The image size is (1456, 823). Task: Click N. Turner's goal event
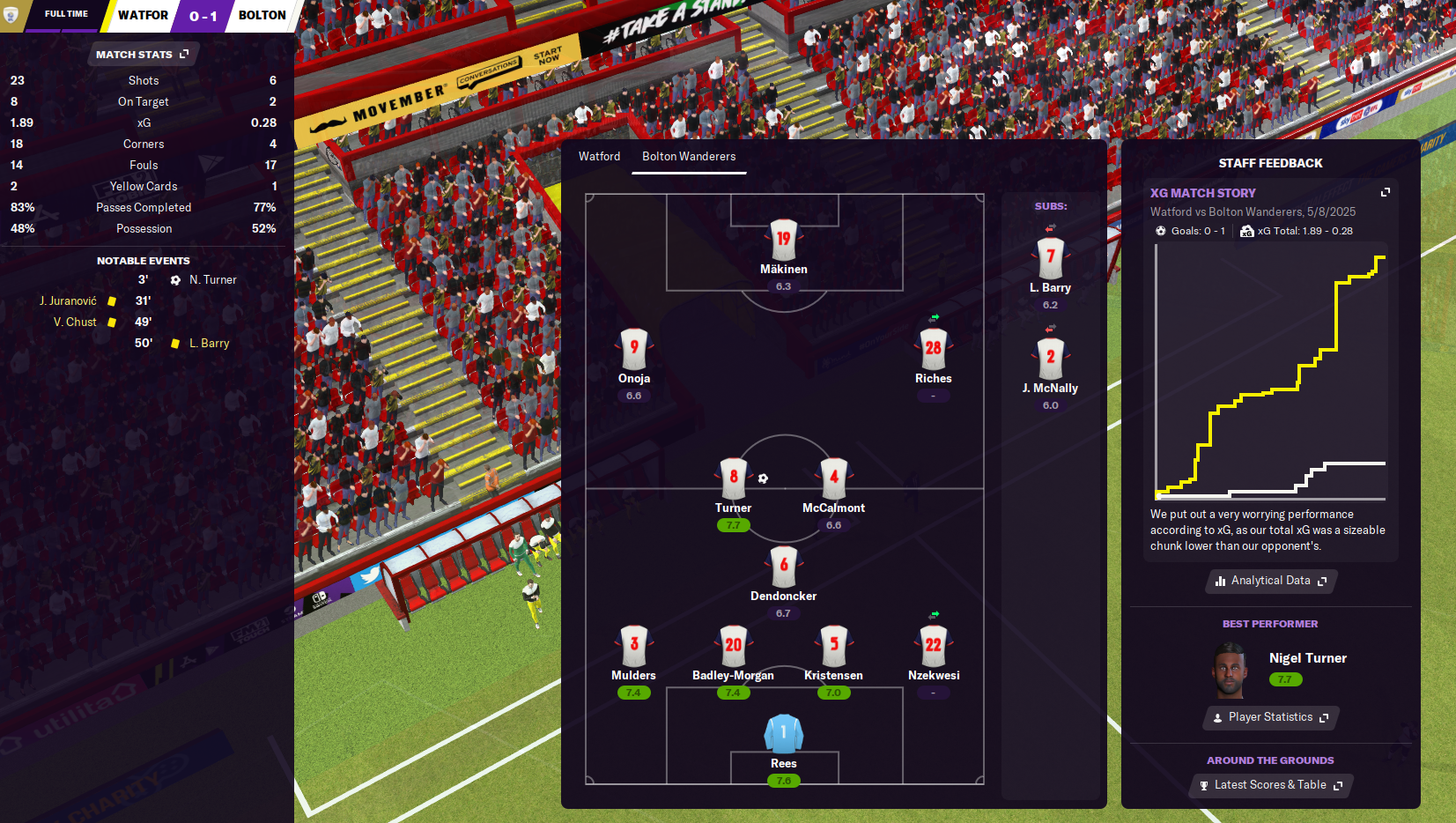(x=212, y=280)
